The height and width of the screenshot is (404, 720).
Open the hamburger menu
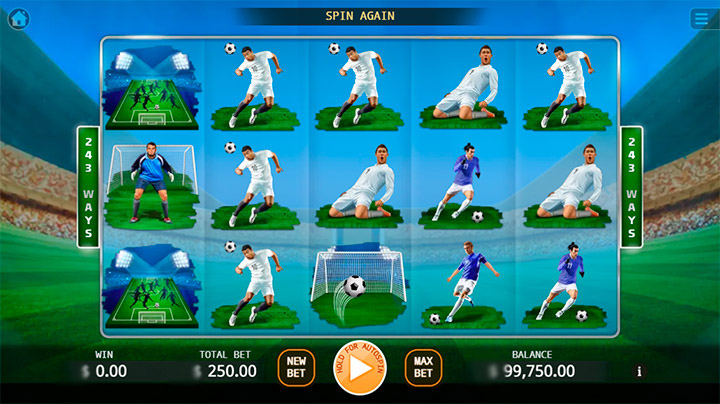click(x=701, y=18)
